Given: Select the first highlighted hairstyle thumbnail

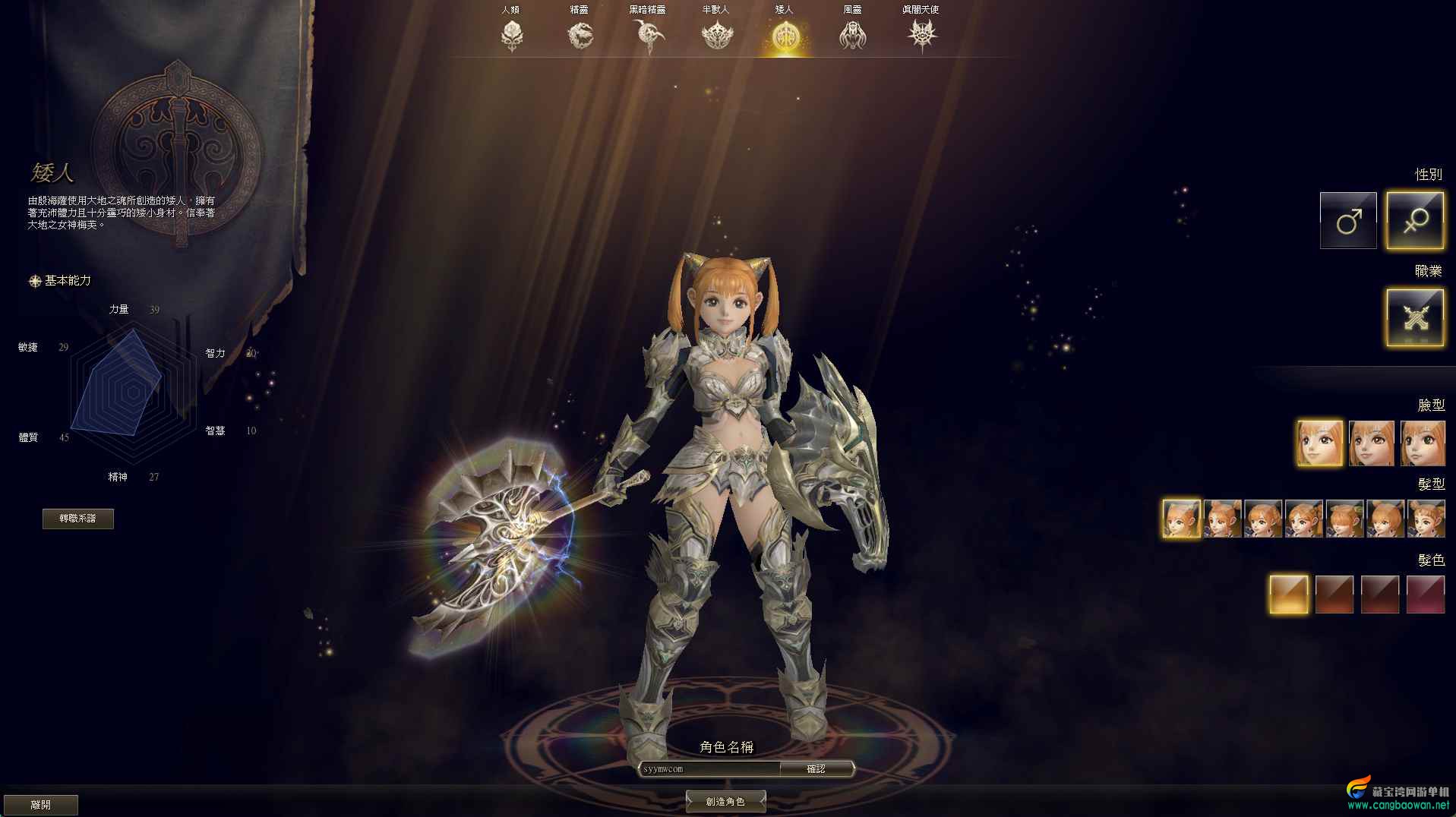Looking at the screenshot, I should (1181, 519).
